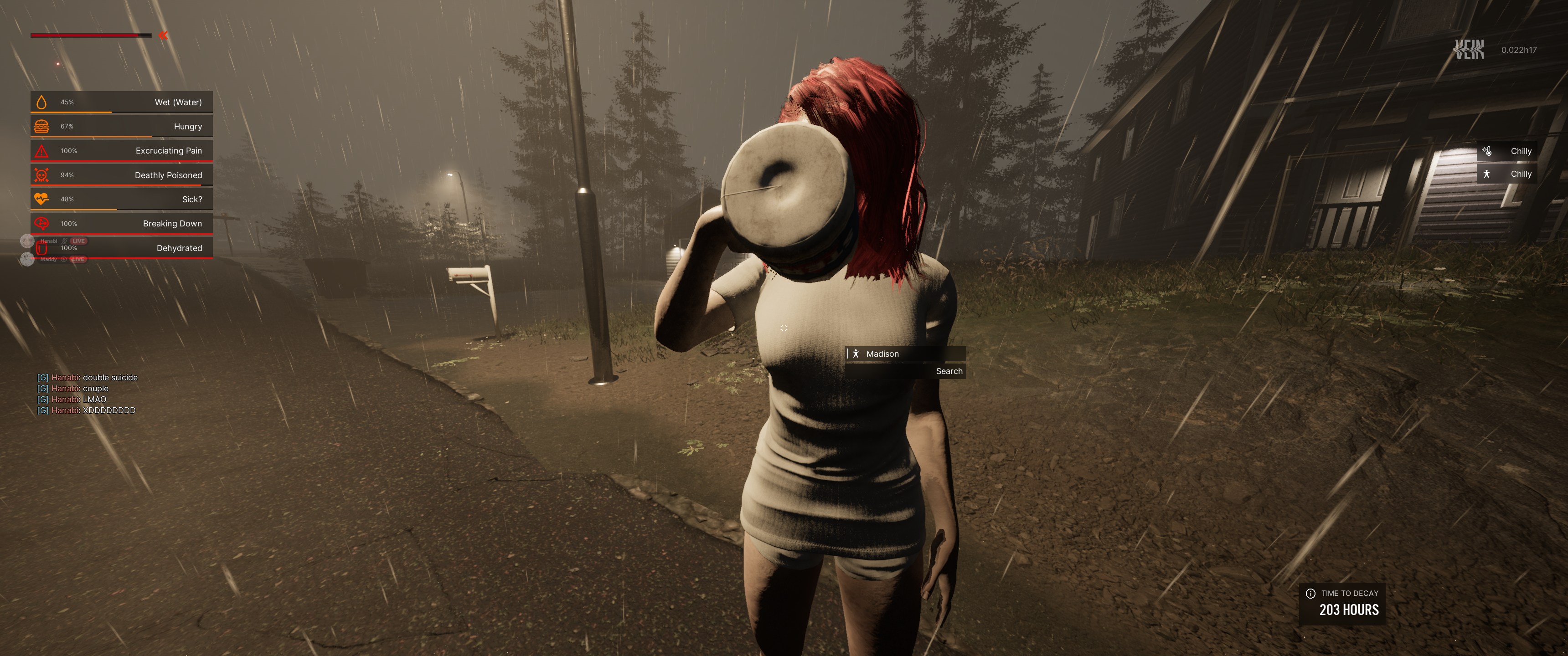Viewport: 1568px width, 656px height.
Task: Select the Wet (Water) status row
Action: click(122, 102)
